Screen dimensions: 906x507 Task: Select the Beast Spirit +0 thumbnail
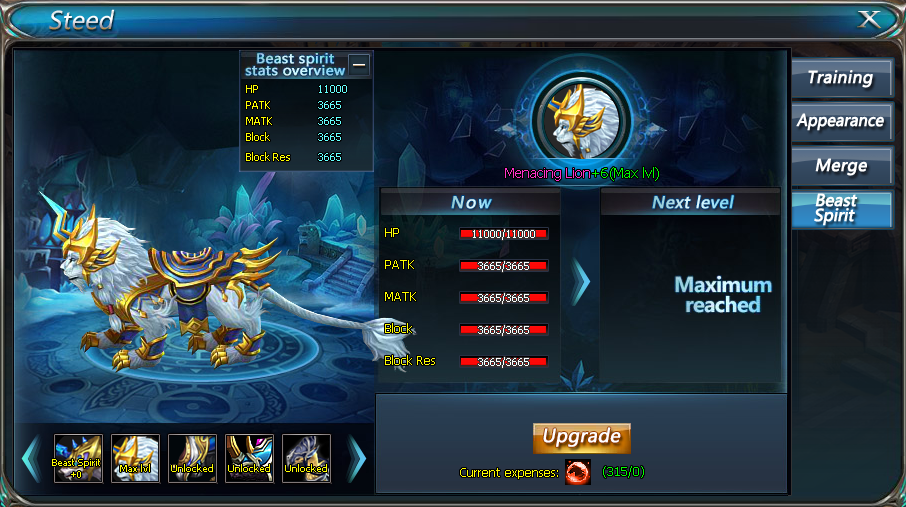coord(78,459)
